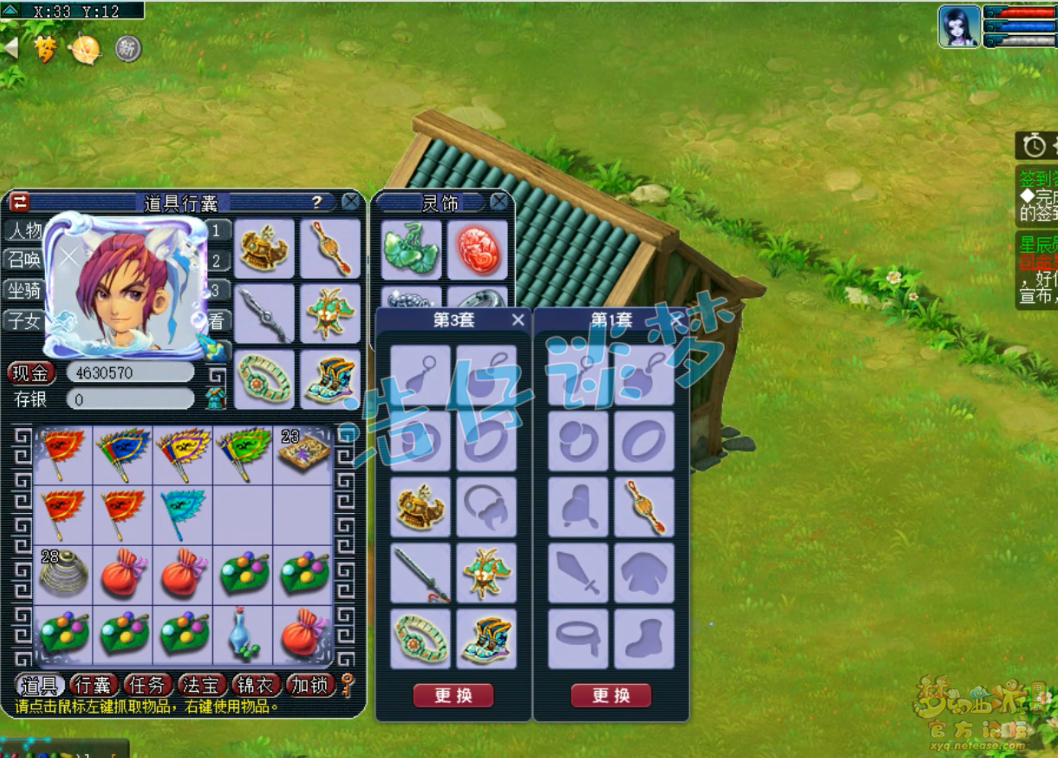Image resolution: width=1058 pixels, height=758 pixels.
Task: Open the character portrait in top-right corner
Action: point(958,27)
